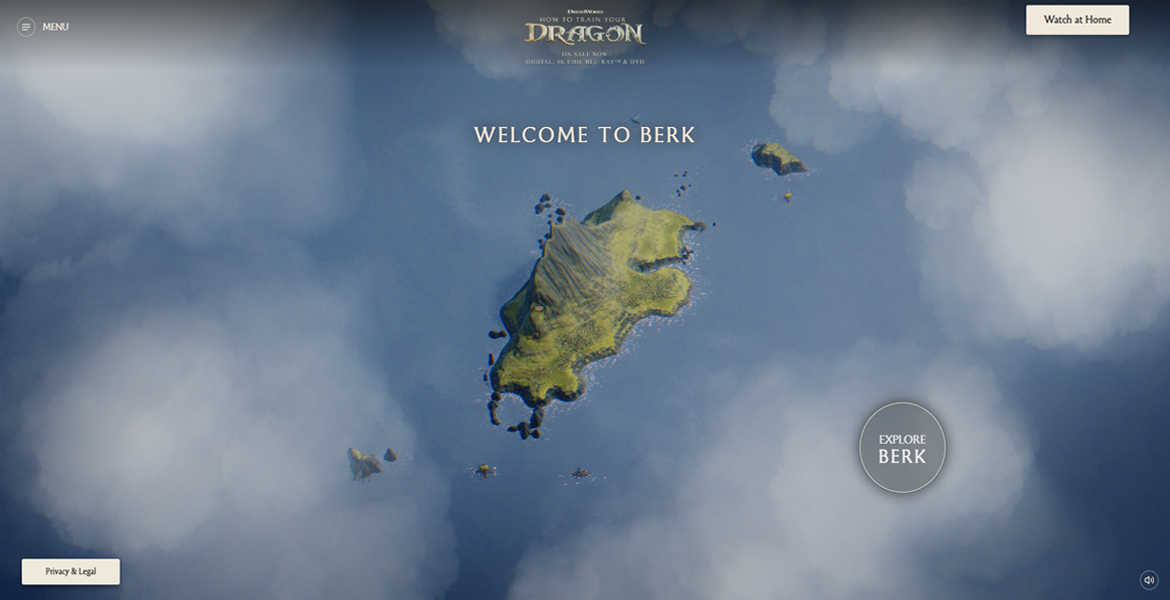Select the Explore Berk circle button
Viewport: 1170px width, 600px height.
tap(902, 448)
